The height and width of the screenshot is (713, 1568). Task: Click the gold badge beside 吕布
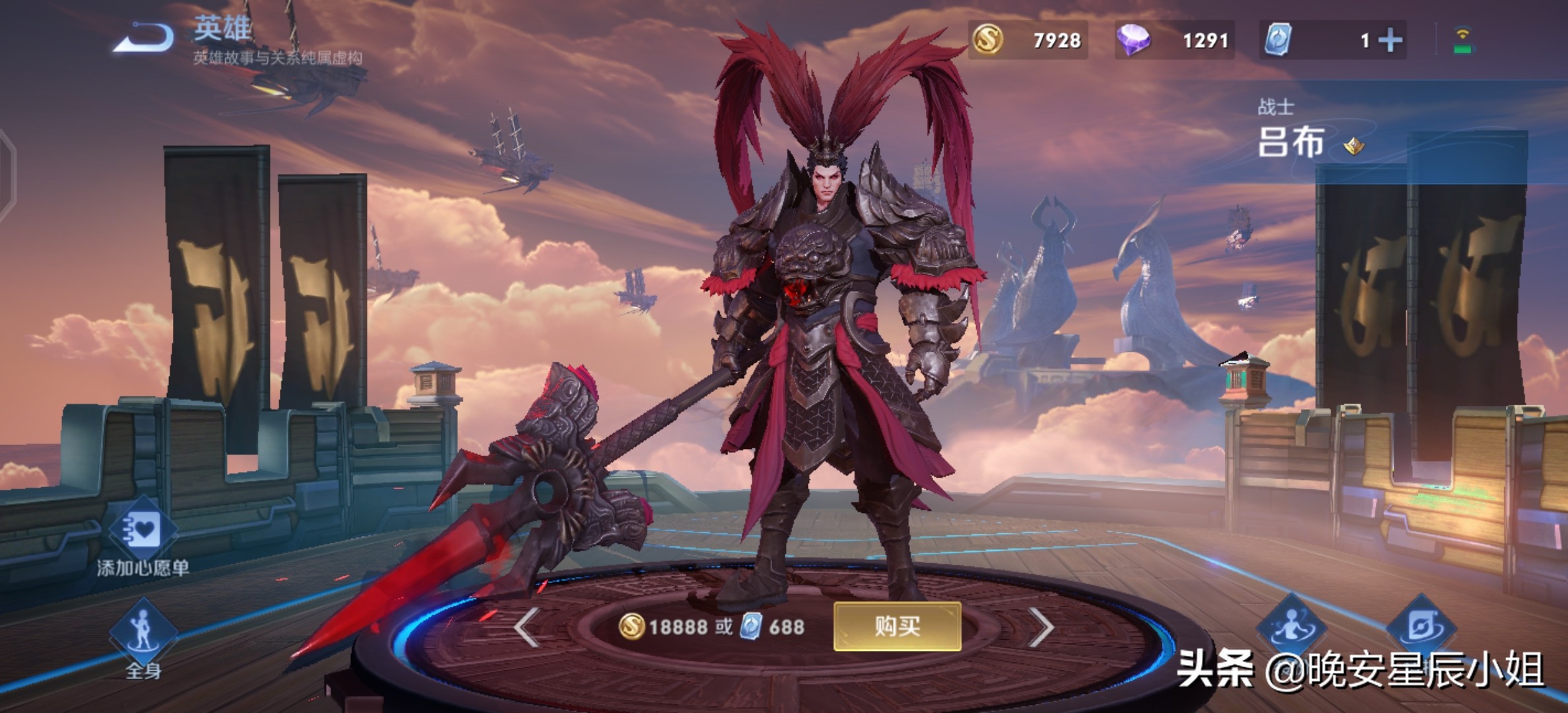(1354, 146)
